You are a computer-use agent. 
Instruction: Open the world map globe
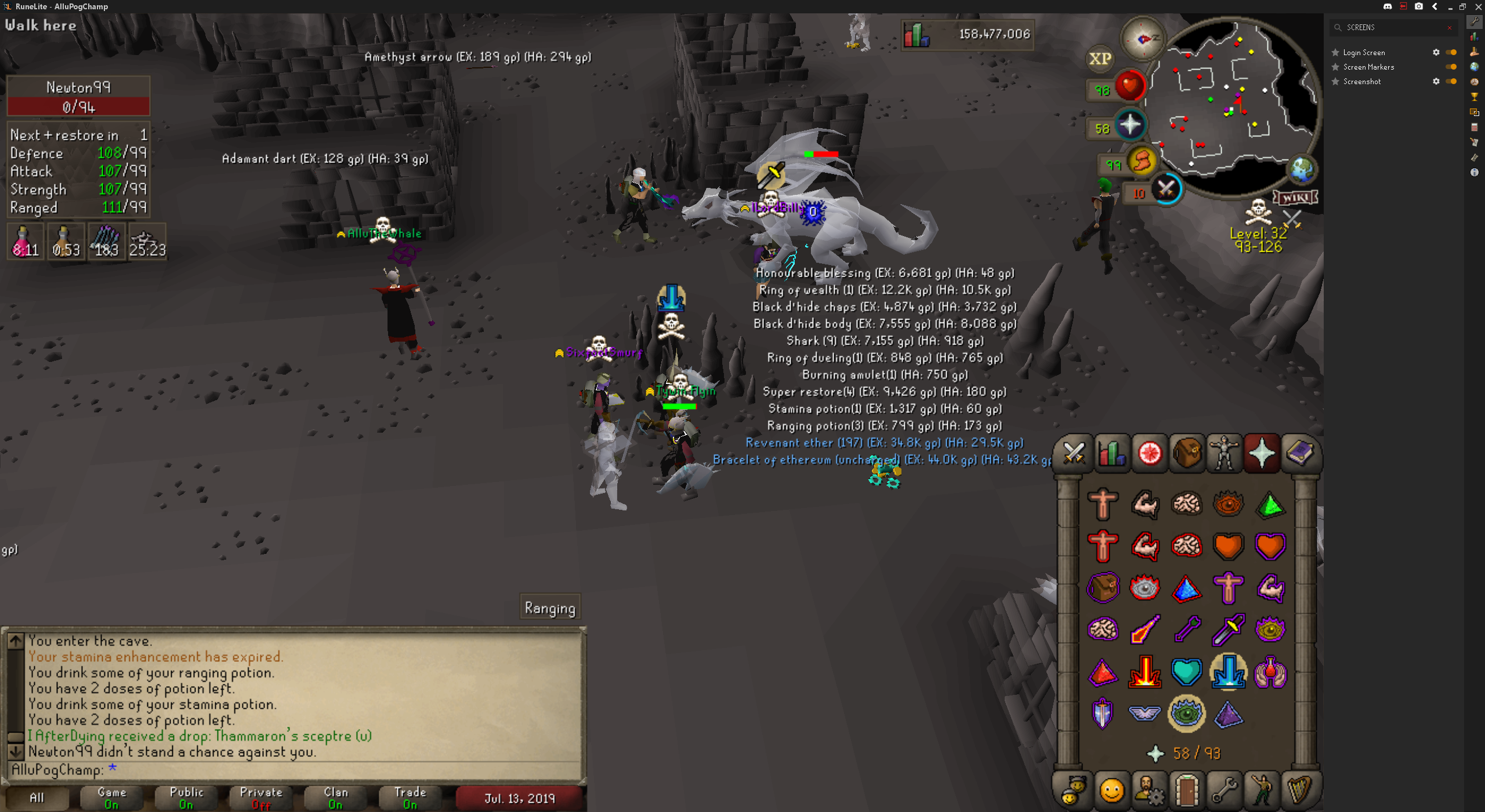coord(1302,170)
